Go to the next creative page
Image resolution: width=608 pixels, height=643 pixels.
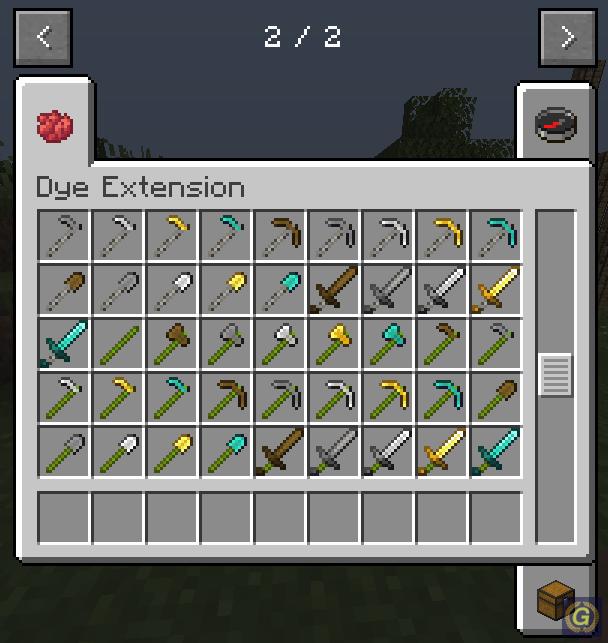tap(567, 38)
